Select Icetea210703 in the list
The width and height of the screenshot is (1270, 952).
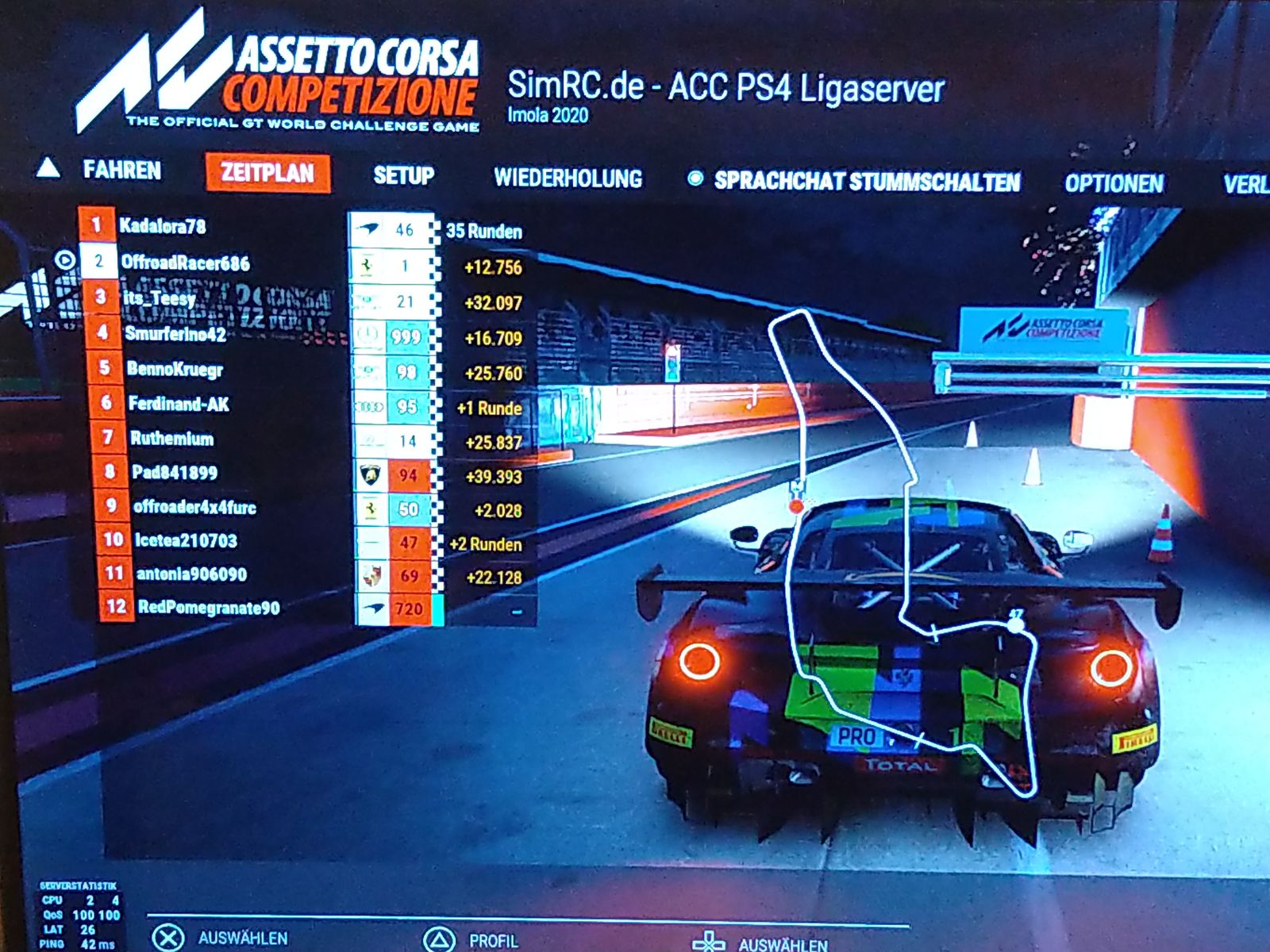186,541
